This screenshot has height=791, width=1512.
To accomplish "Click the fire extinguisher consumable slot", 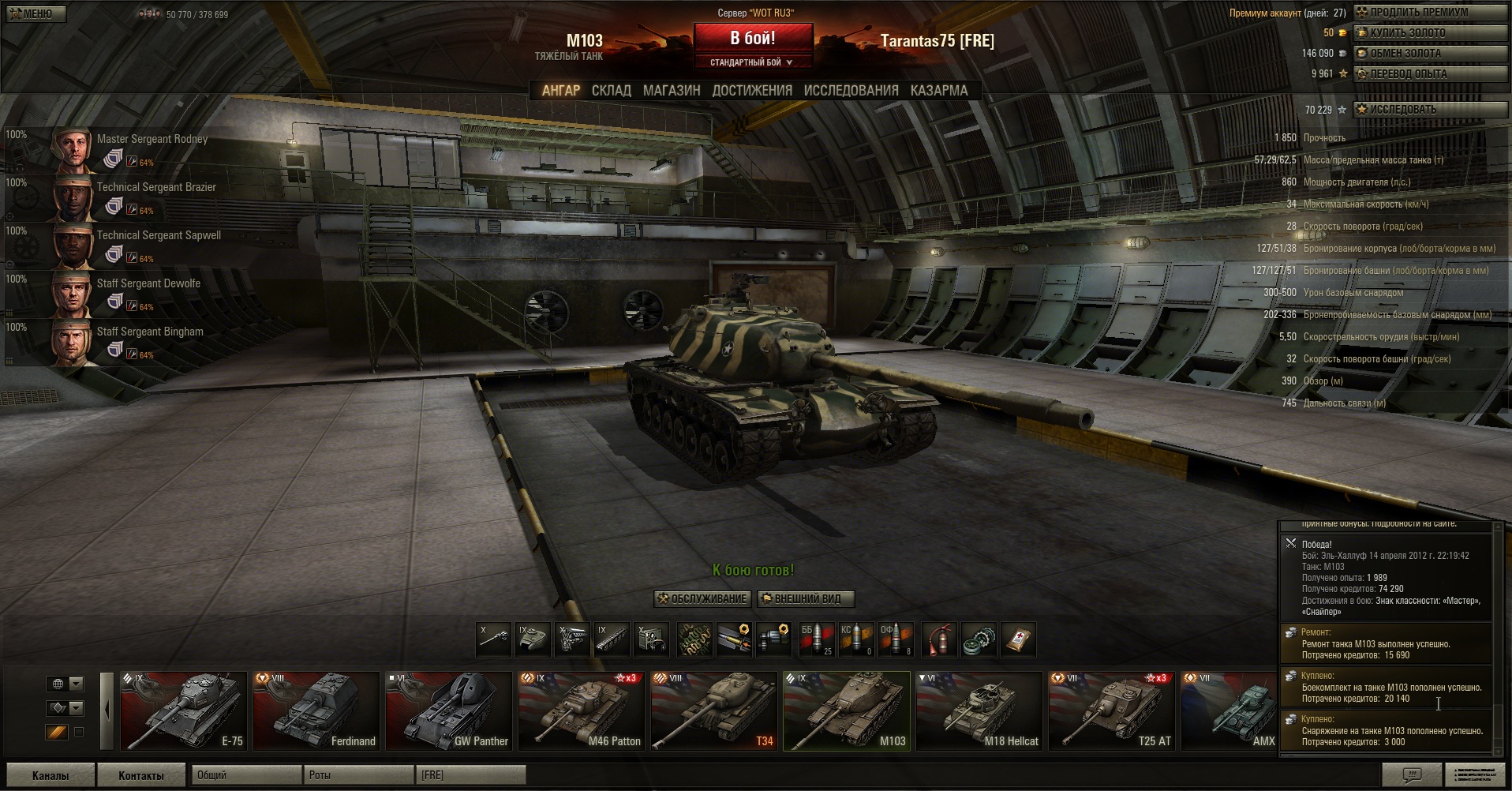I will (939, 639).
